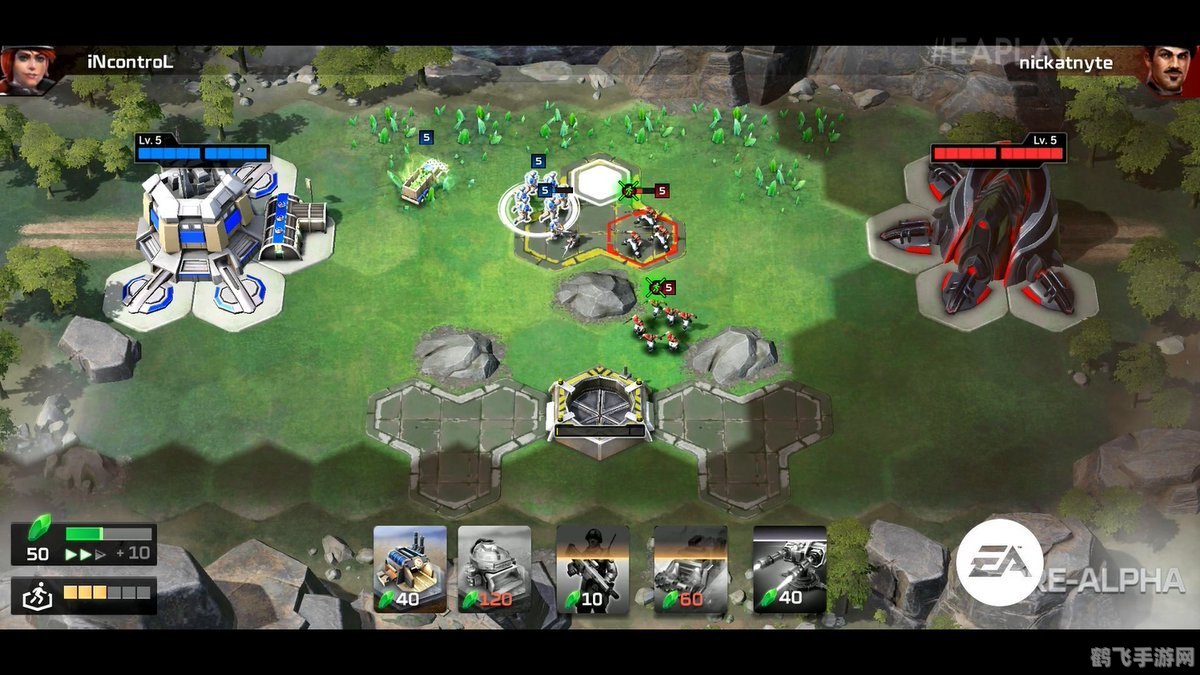Deploy the rifle infantry card costing 10

click(x=593, y=568)
